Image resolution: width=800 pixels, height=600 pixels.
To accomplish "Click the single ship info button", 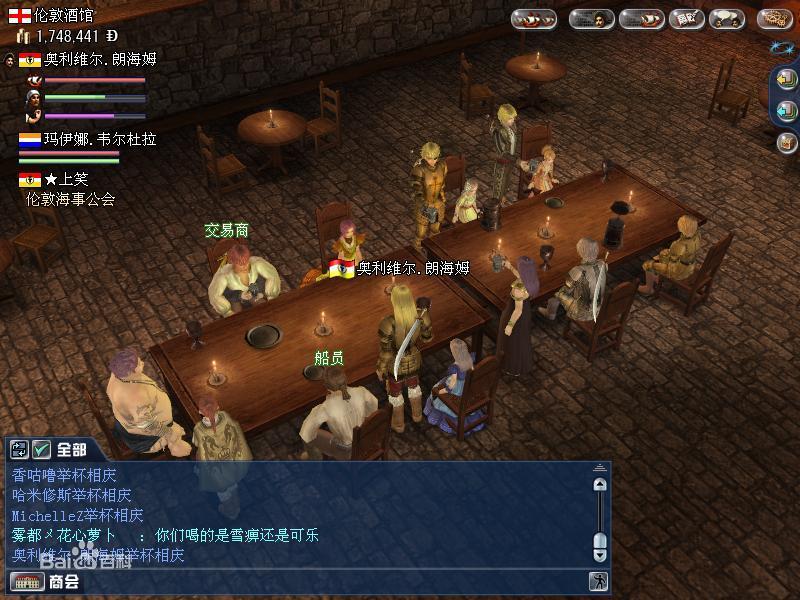I will pos(641,19).
